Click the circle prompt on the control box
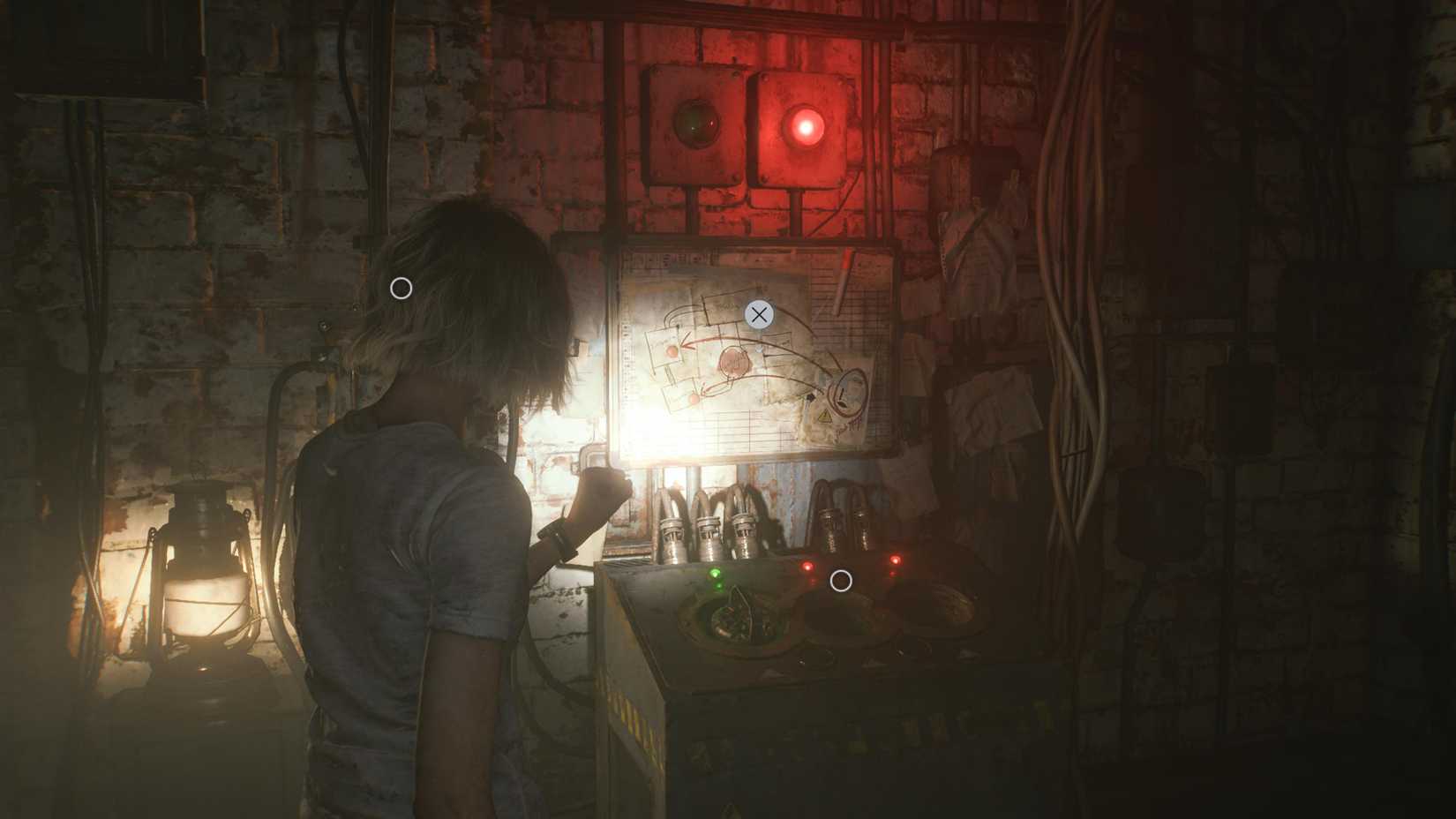 coord(840,581)
